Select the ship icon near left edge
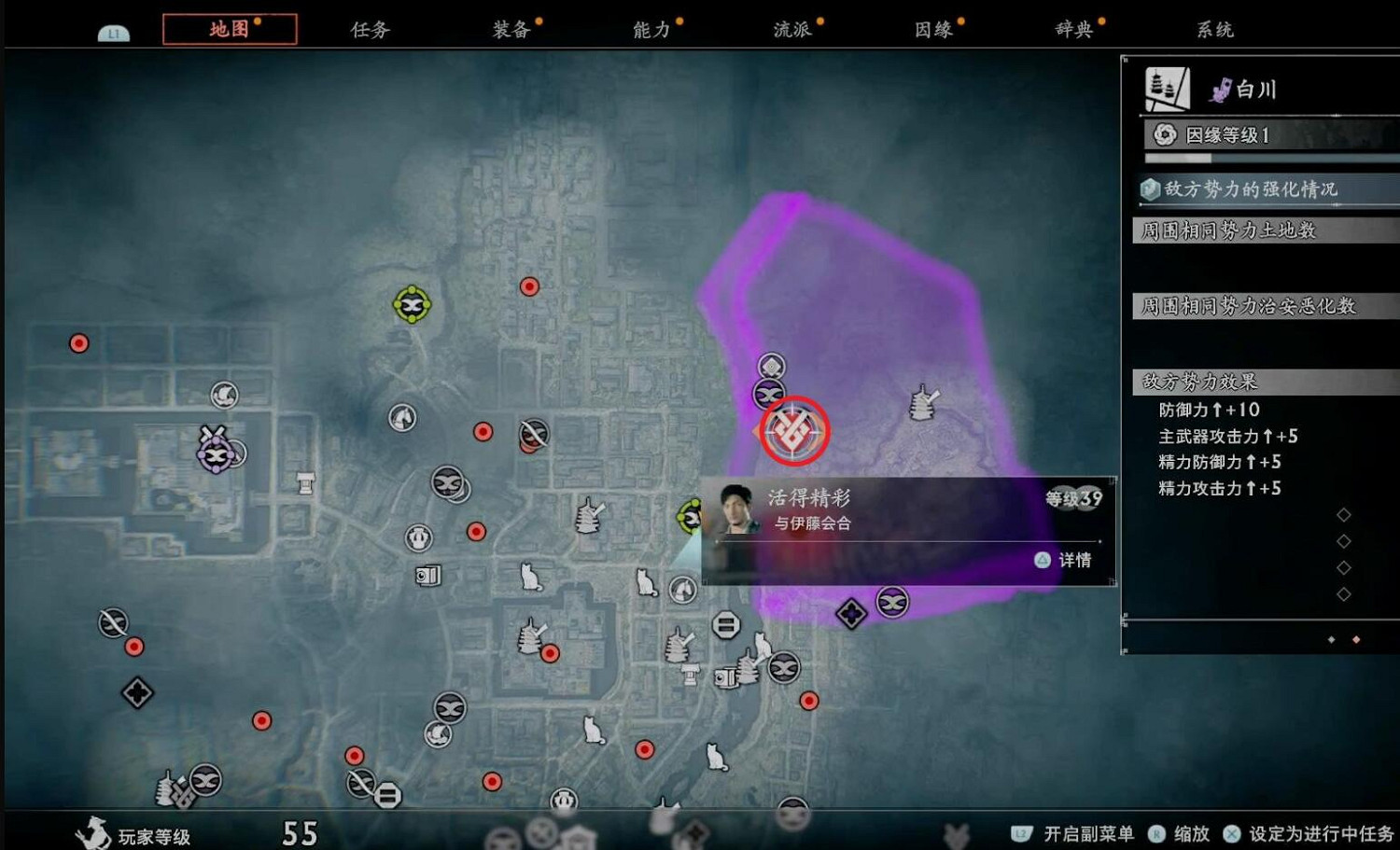1400x850 pixels. click(223, 394)
